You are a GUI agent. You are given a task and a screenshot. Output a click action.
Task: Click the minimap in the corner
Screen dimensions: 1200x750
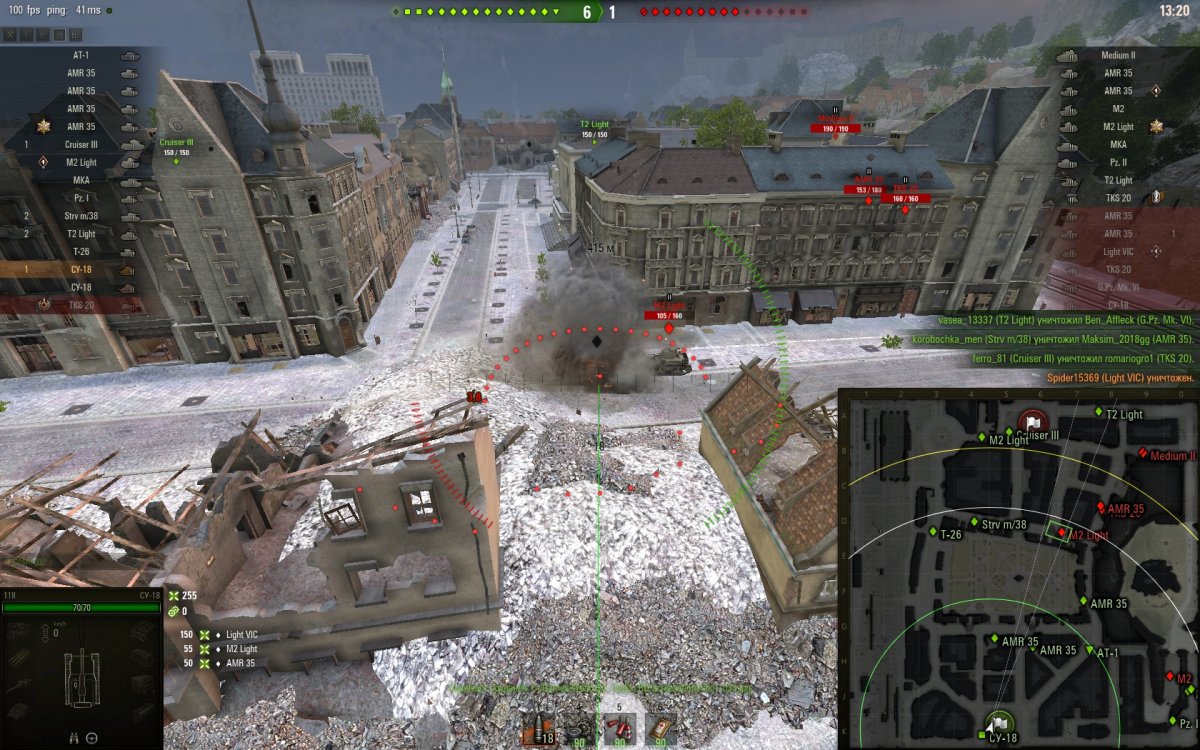tap(1018, 569)
